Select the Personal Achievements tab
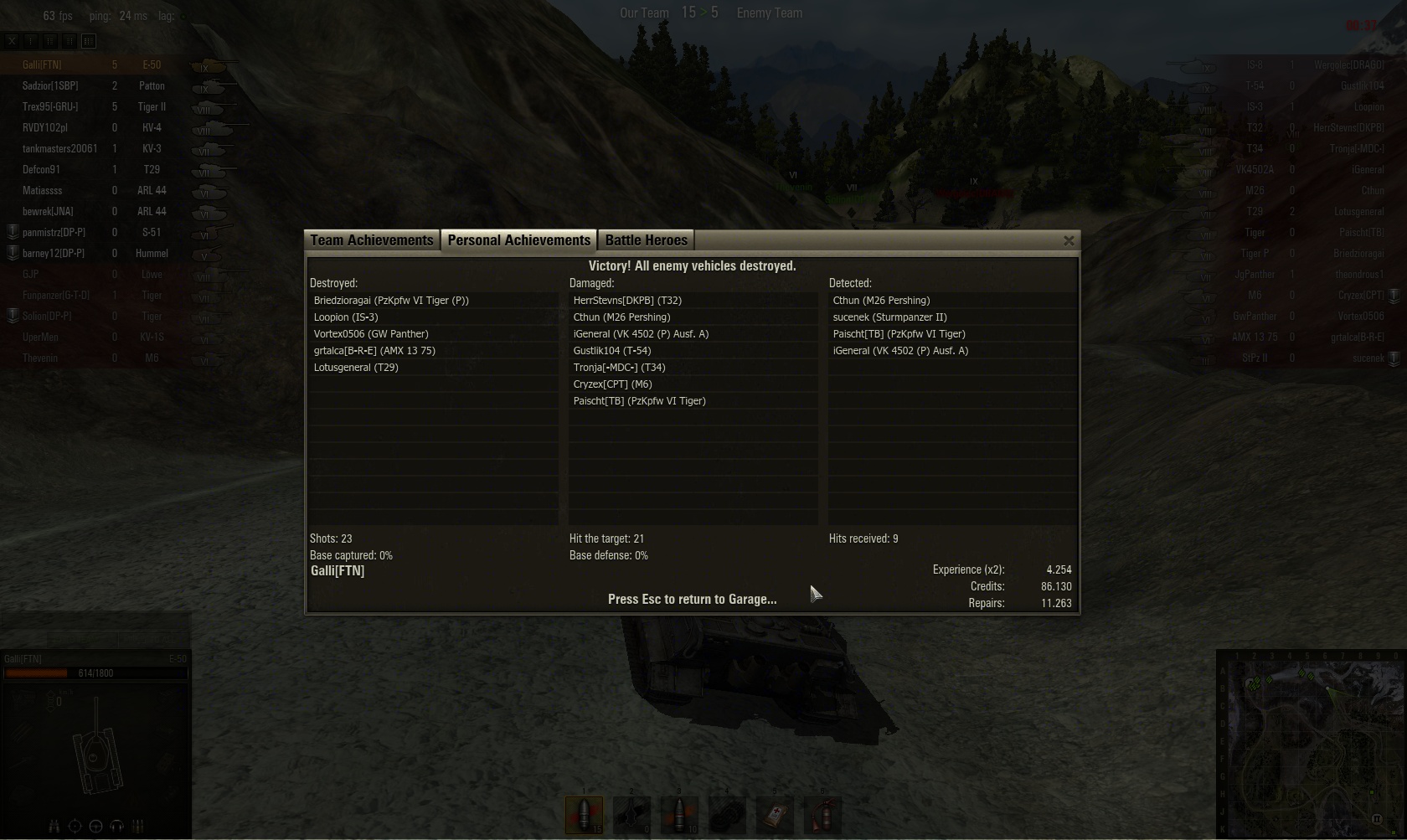 point(518,240)
